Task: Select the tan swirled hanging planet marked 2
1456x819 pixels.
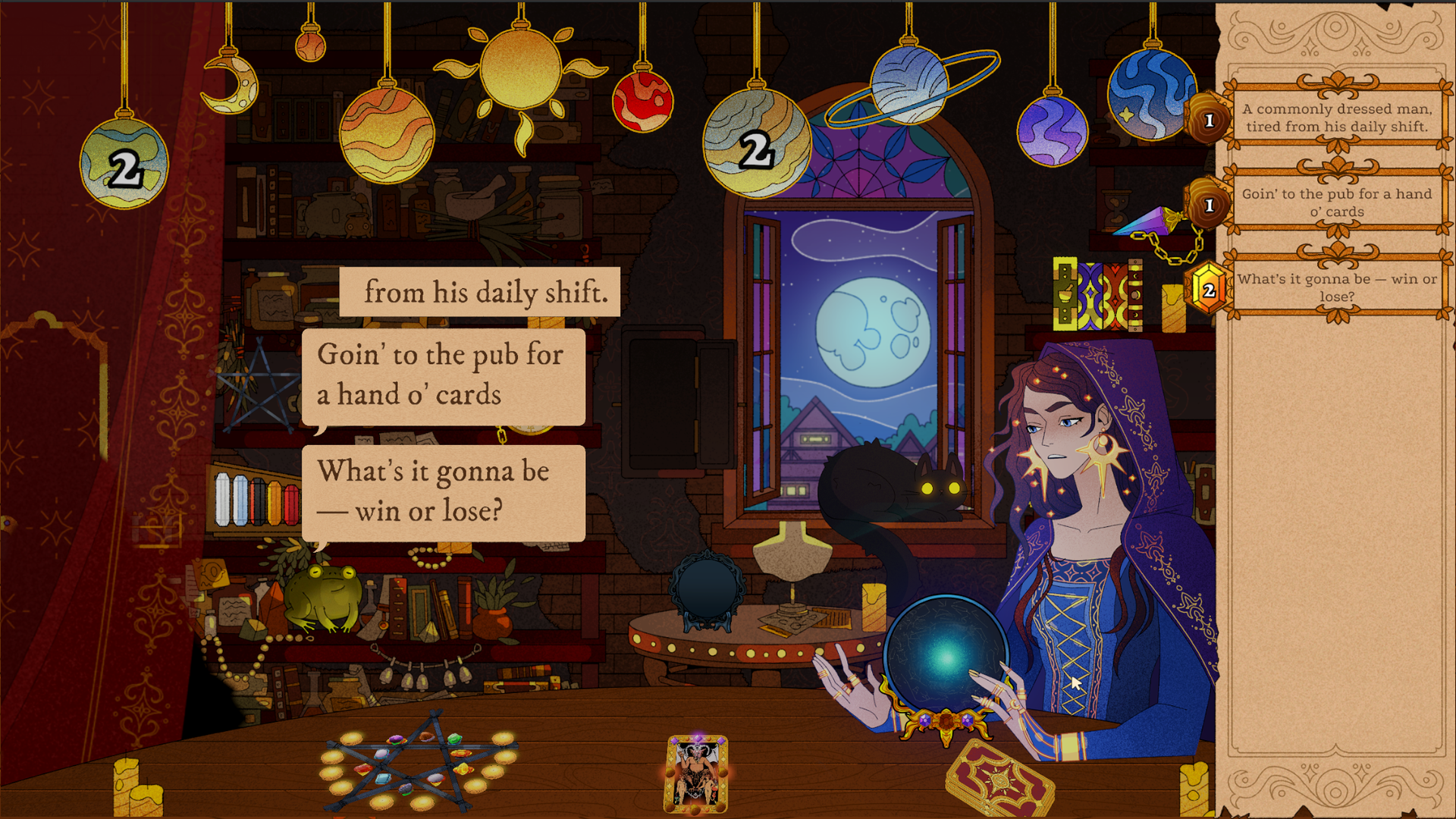Action: point(756,144)
